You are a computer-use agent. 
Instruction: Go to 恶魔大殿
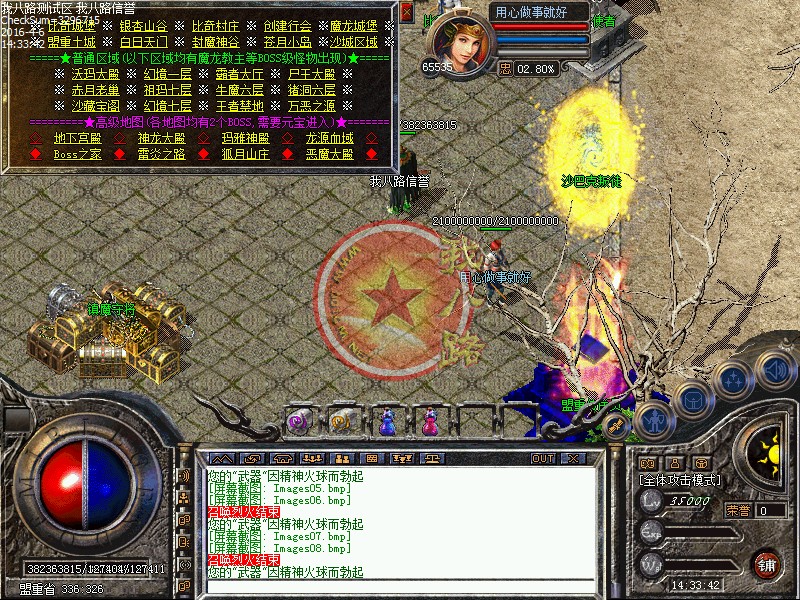tap(329, 154)
